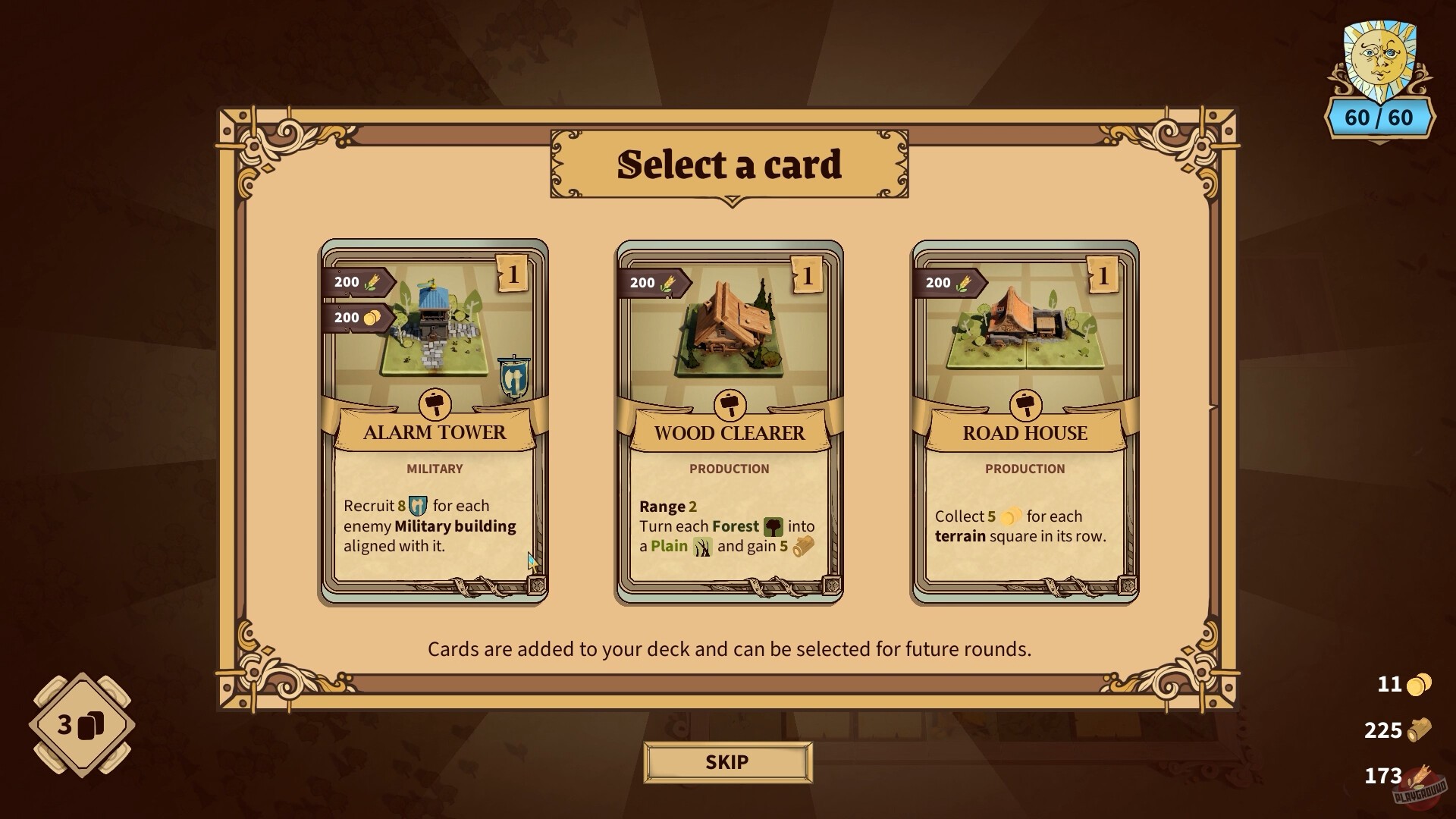Click the 60/60 progress counter
The height and width of the screenshot is (819, 1456).
(1382, 118)
